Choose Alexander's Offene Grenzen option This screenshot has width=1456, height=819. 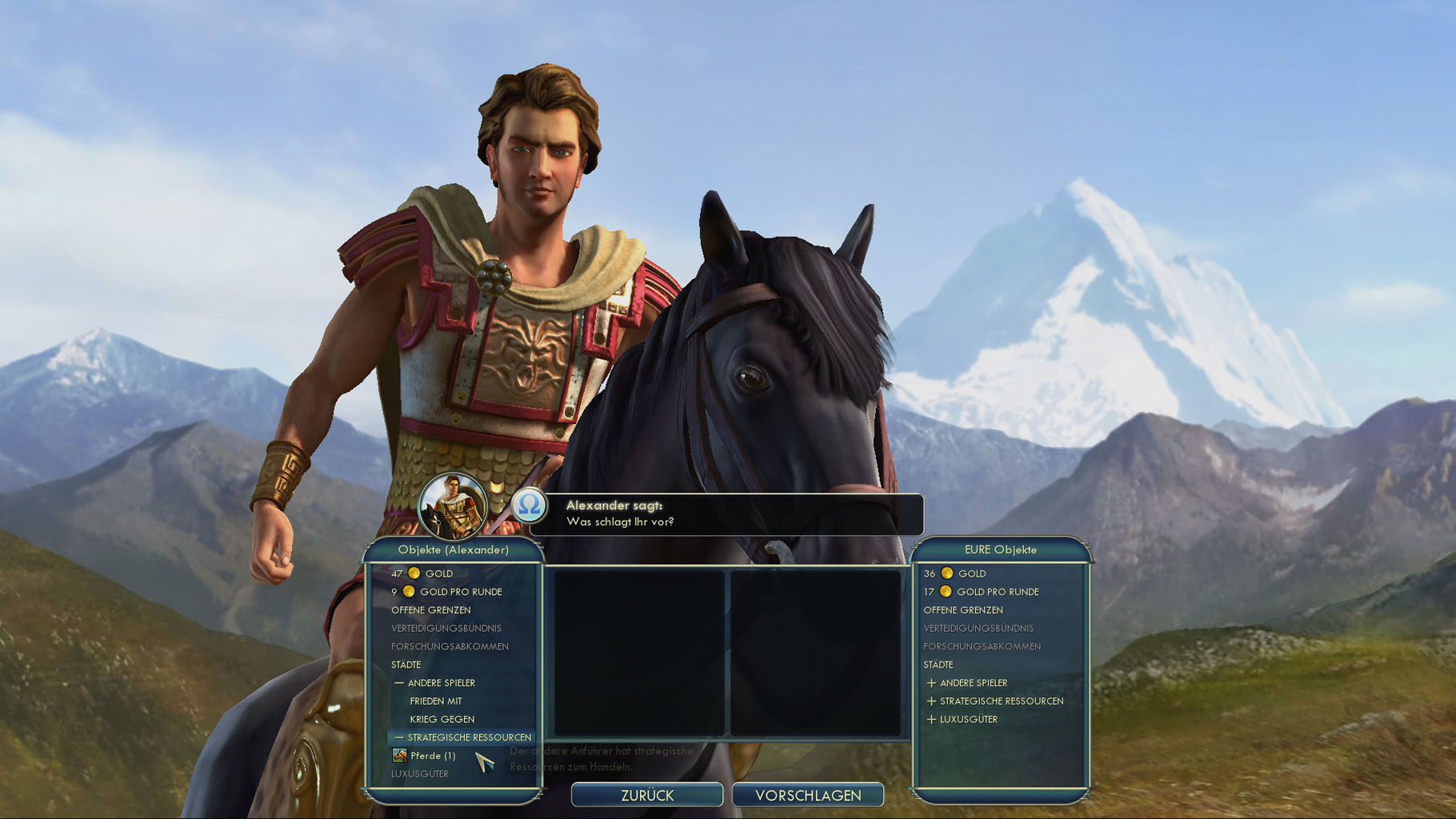(x=431, y=610)
